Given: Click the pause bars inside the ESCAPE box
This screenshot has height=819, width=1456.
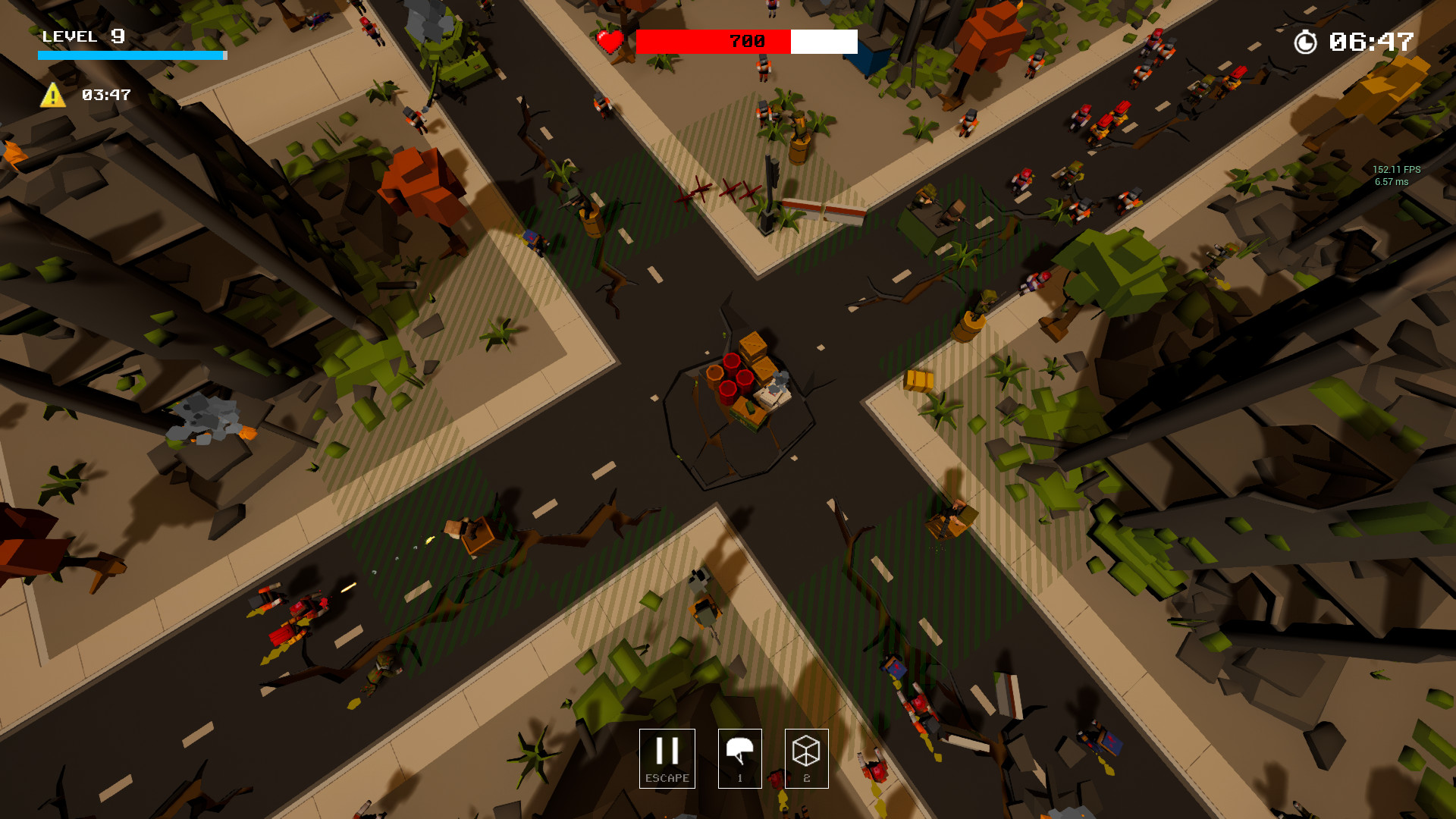Looking at the screenshot, I should [667, 752].
